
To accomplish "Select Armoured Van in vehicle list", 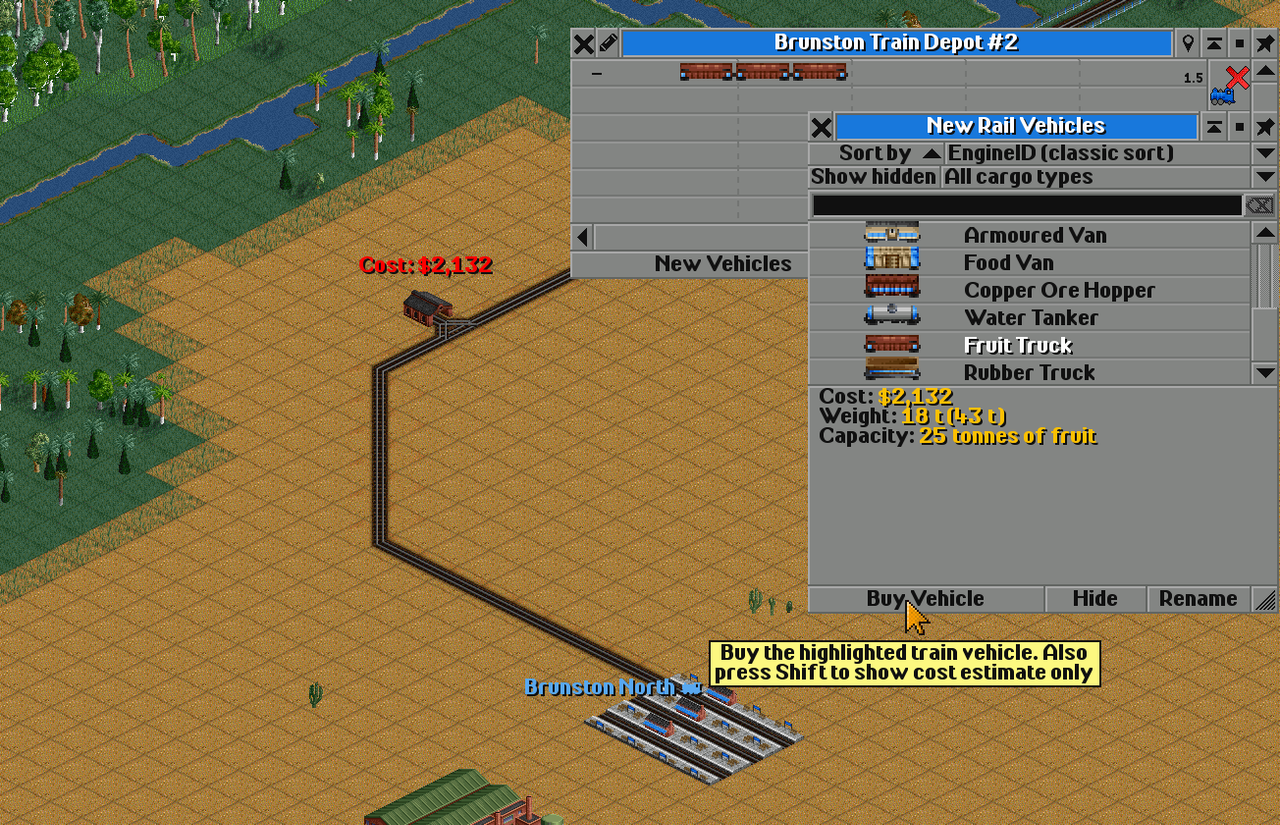I will (x=1034, y=235).
